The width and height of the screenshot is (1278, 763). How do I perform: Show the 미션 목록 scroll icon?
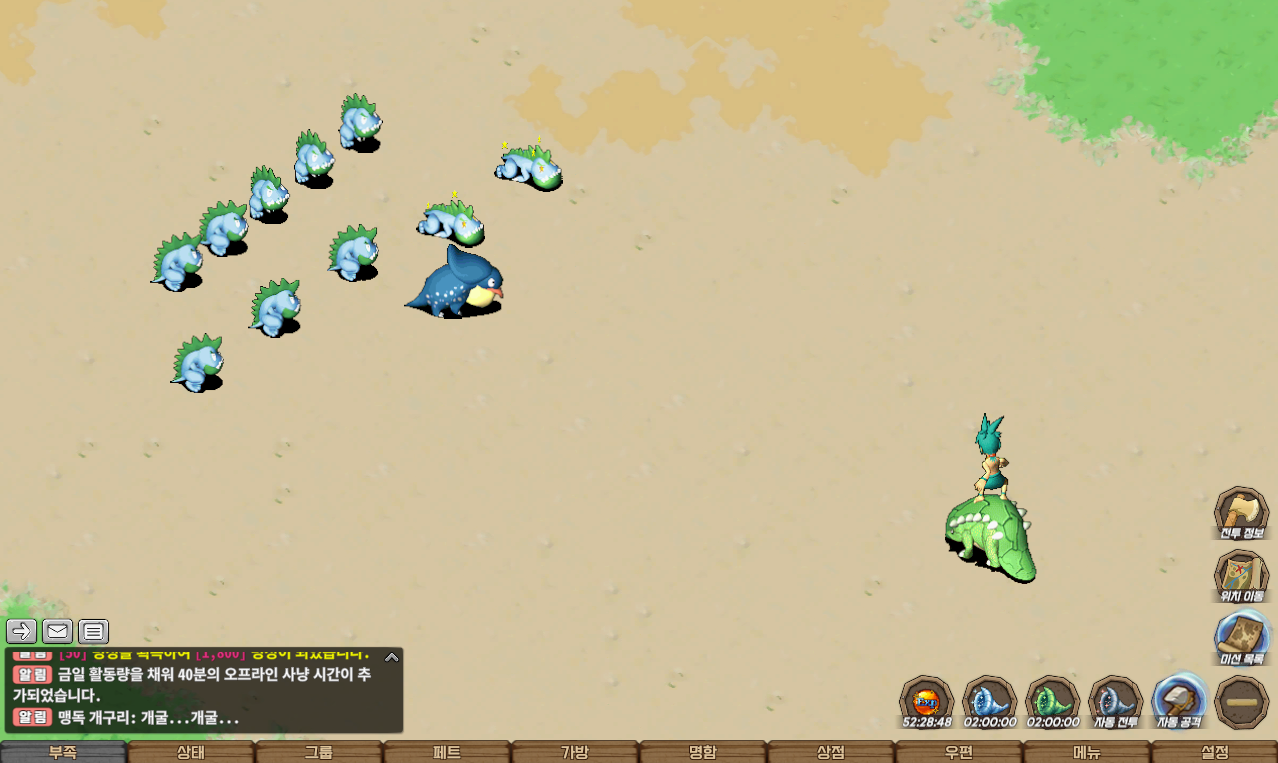[1241, 637]
